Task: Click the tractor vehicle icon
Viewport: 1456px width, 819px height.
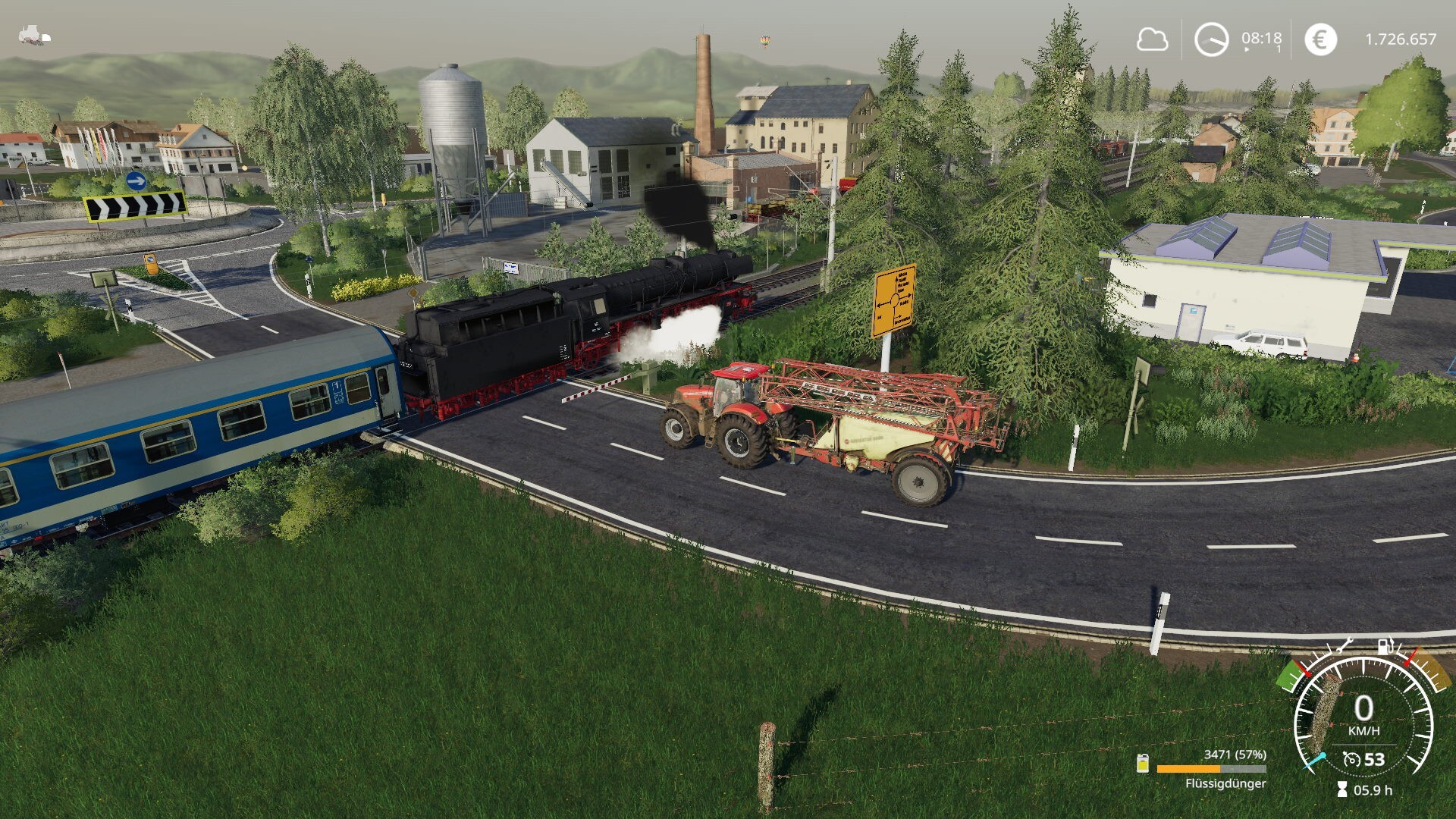Action: click(34, 35)
